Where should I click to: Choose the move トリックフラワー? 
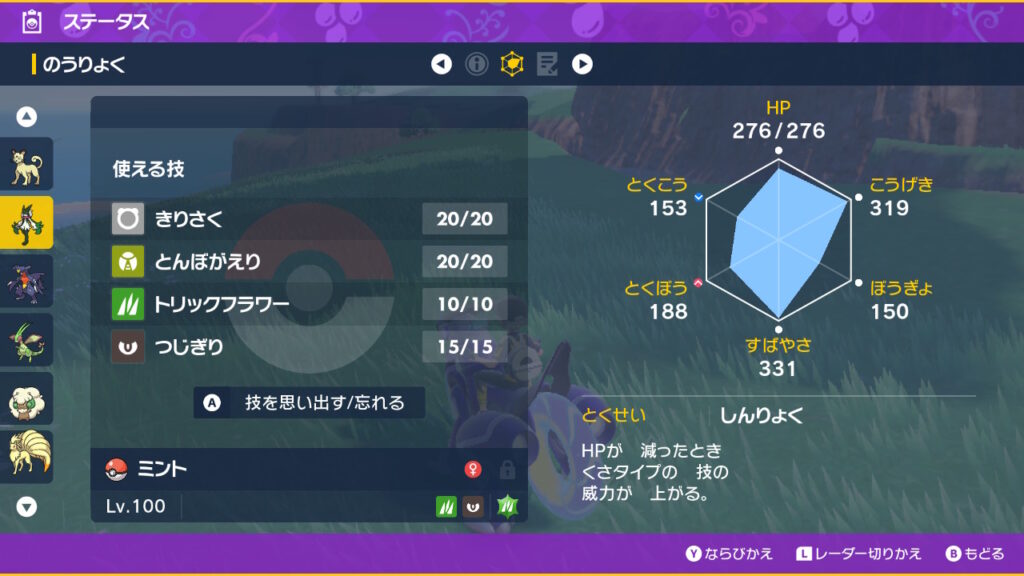click(309, 304)
